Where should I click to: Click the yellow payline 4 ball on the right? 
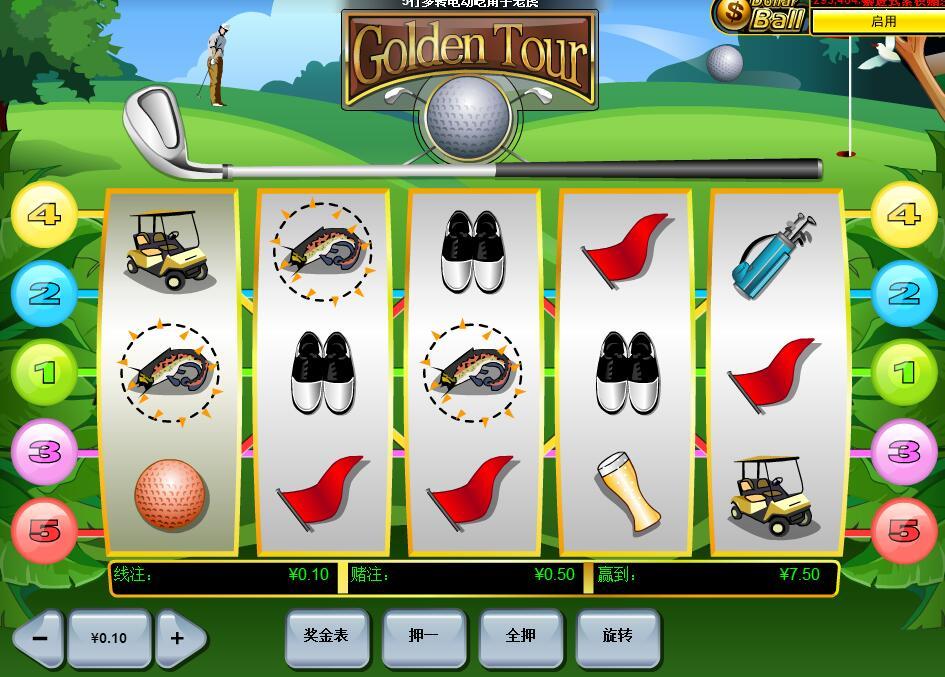click(x=903, y=215)
